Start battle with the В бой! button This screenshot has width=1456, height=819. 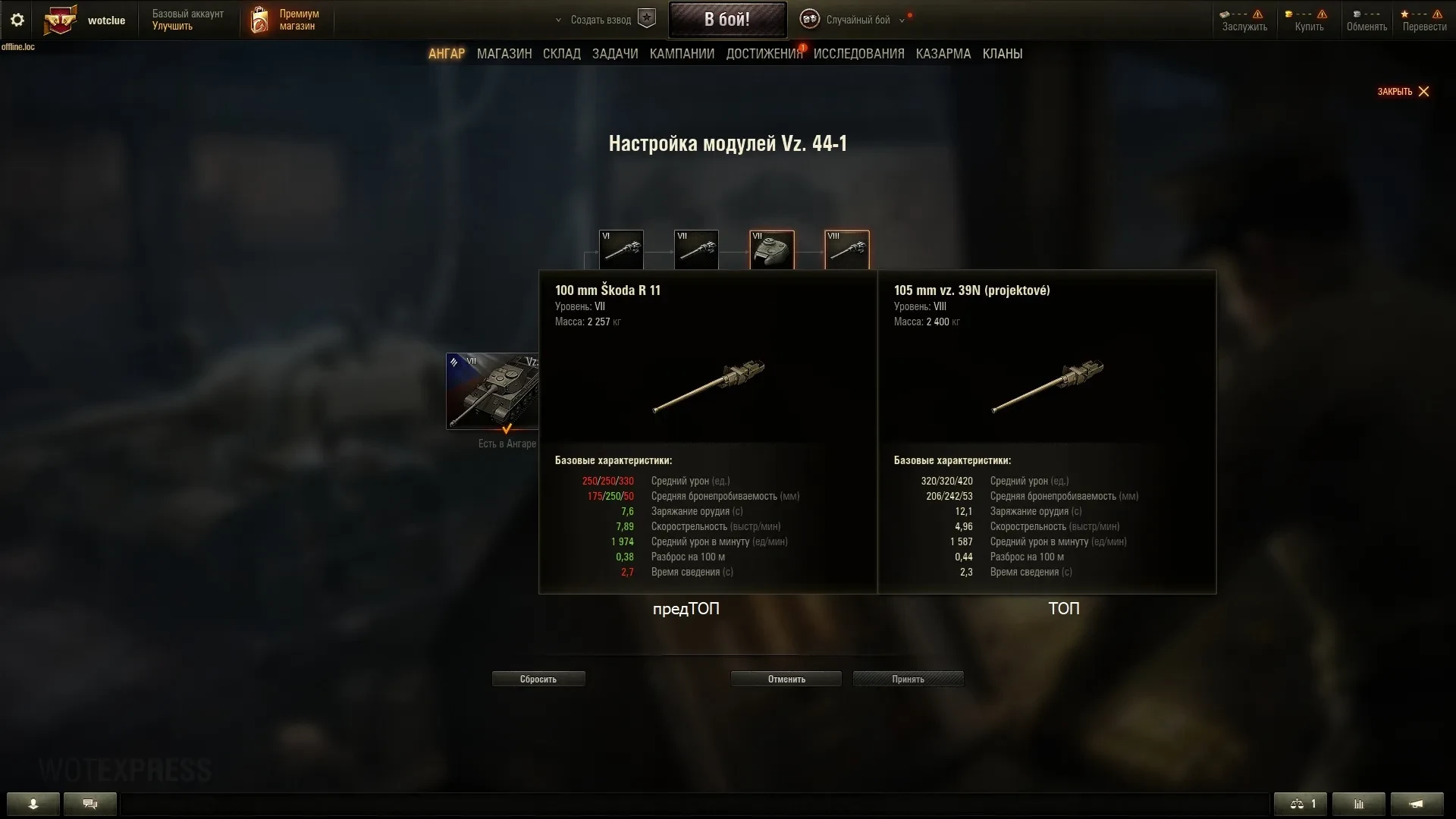(x=726, y=20)
